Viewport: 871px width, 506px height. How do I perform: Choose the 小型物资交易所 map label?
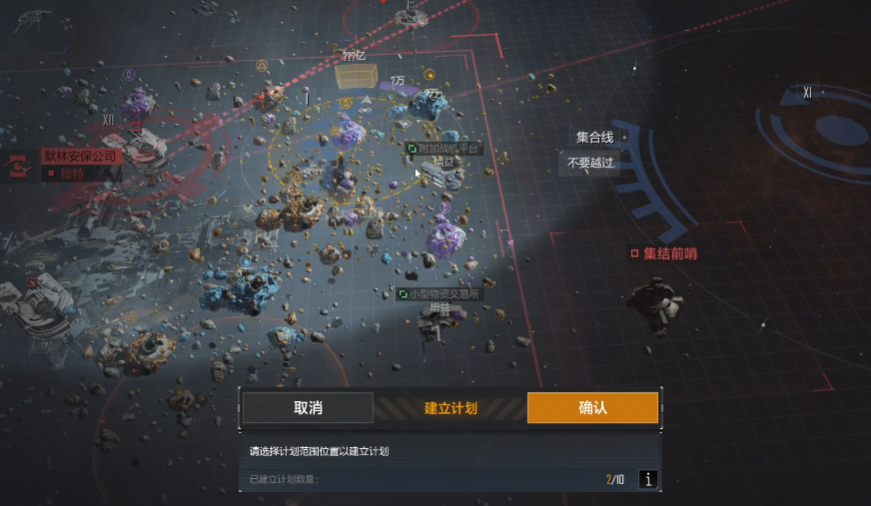tap(445, 294)
